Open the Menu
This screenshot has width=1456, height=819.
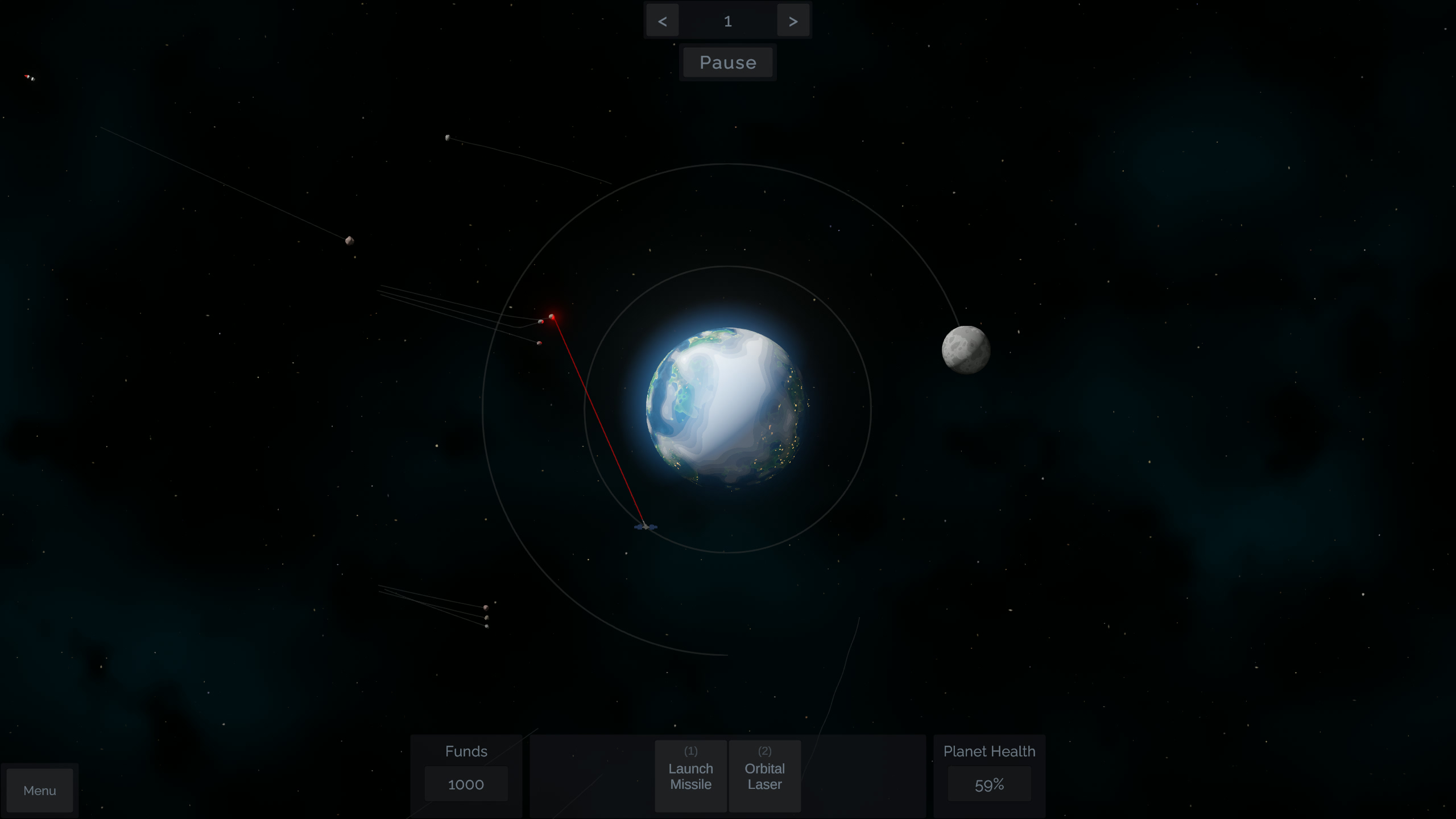[x=39, y=790]
